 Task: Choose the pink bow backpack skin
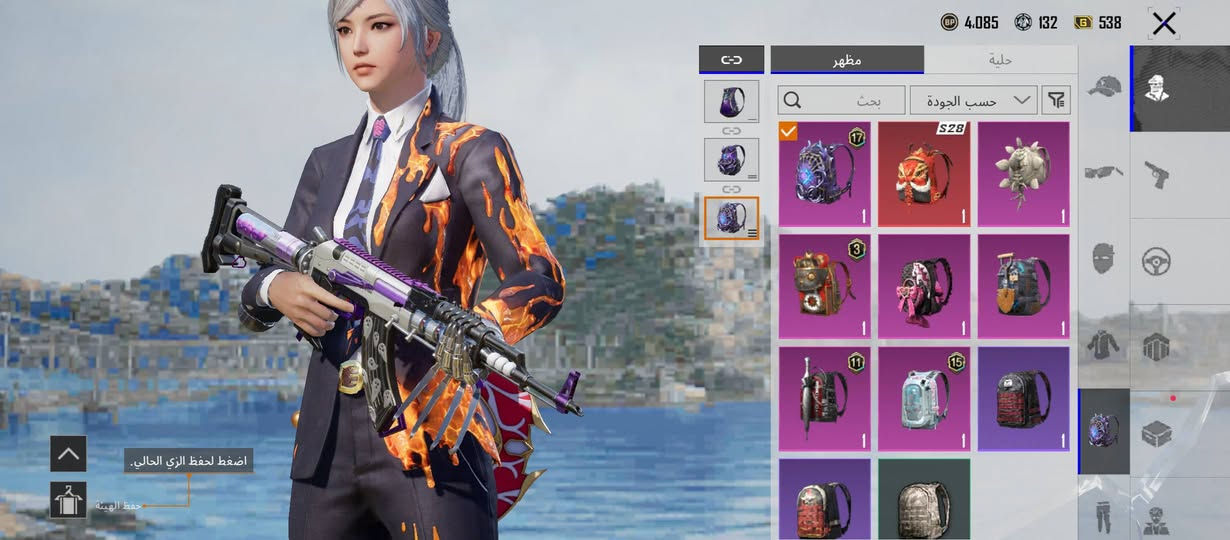[924, 286]
